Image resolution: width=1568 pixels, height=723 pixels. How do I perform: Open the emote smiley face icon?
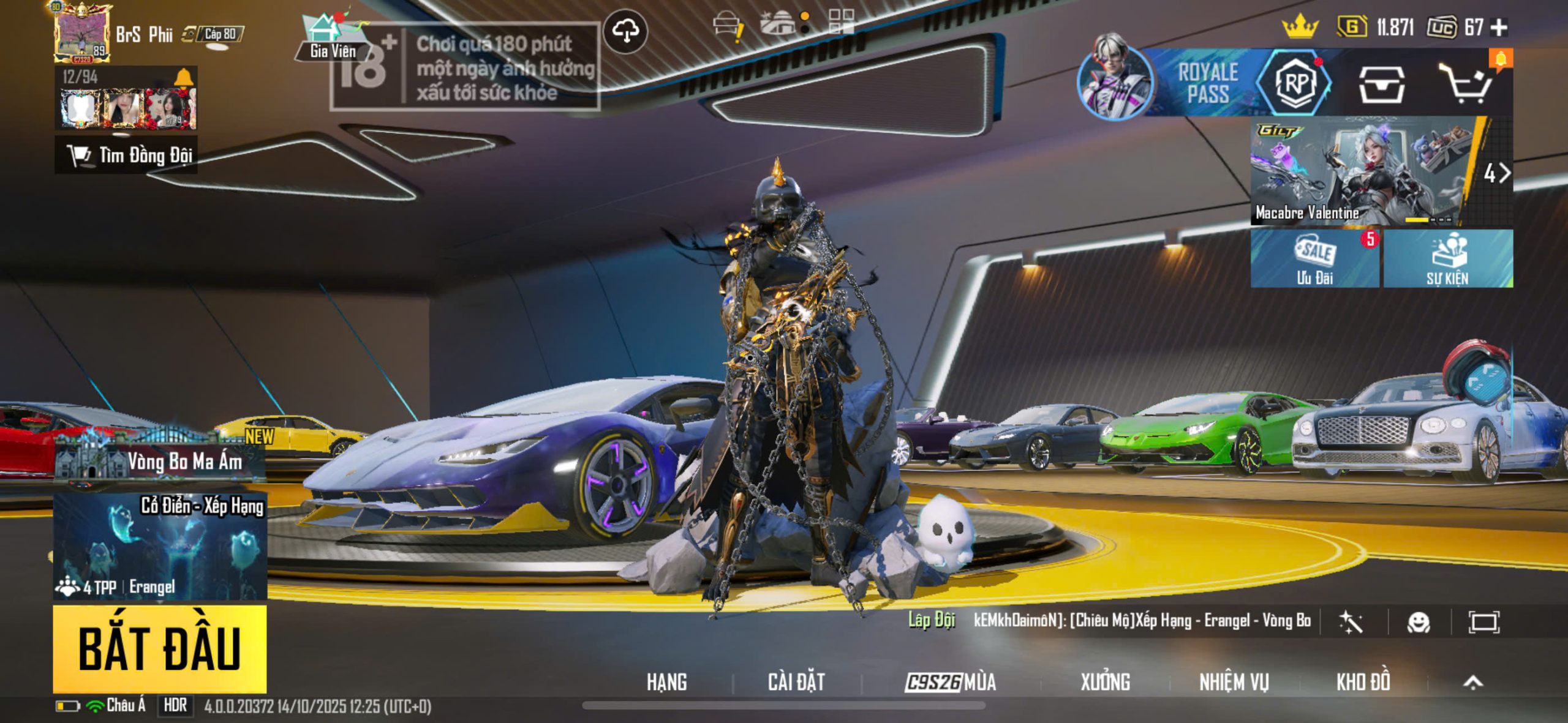tap(1419, 623)
